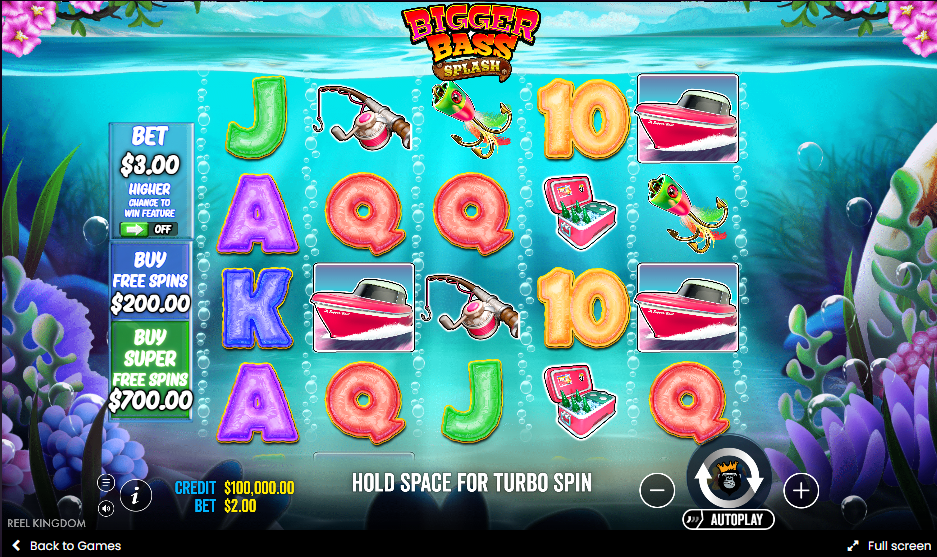Buy Super Free Spins for $700.00
937x557 pixels.
pyautogui.click(x=150, y=369)
